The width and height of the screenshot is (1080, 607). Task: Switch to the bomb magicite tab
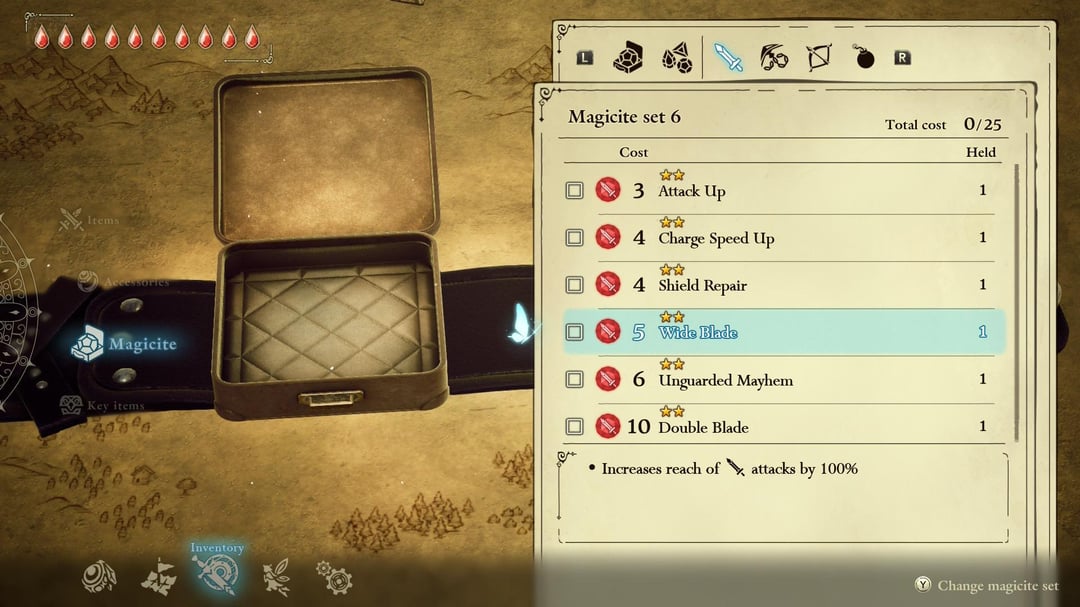(864, 58)
